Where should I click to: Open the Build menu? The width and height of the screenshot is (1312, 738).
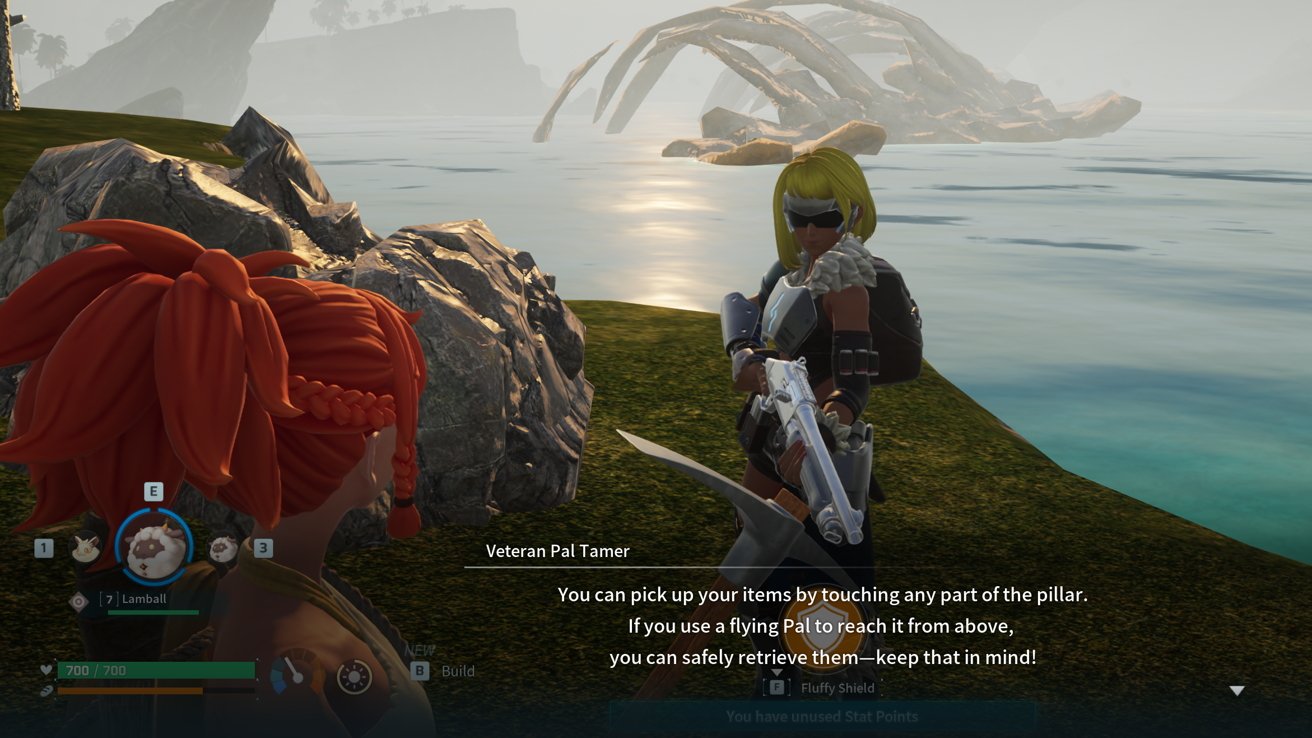[445, 671]
